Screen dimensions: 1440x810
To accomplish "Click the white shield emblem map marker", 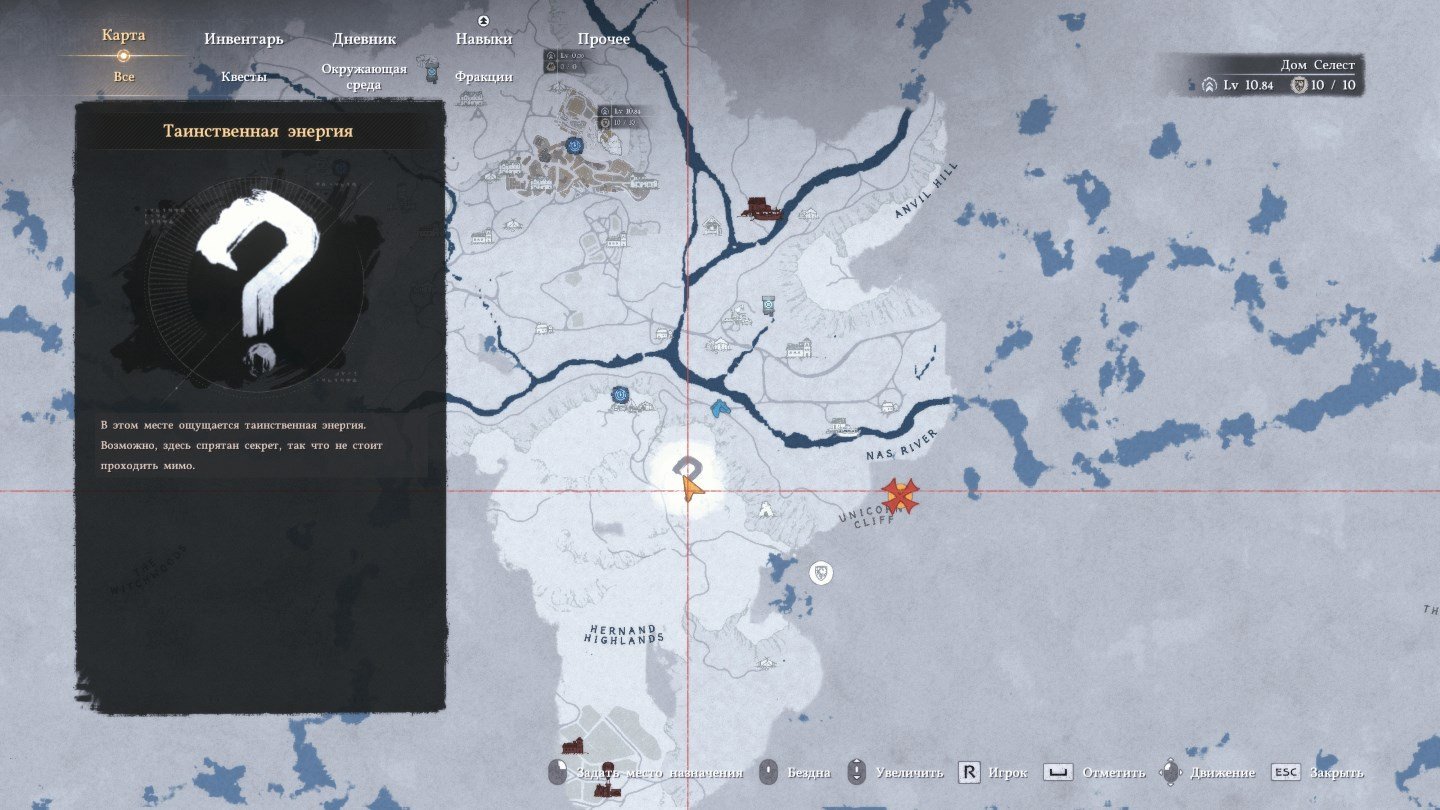I will click(820, 573).
